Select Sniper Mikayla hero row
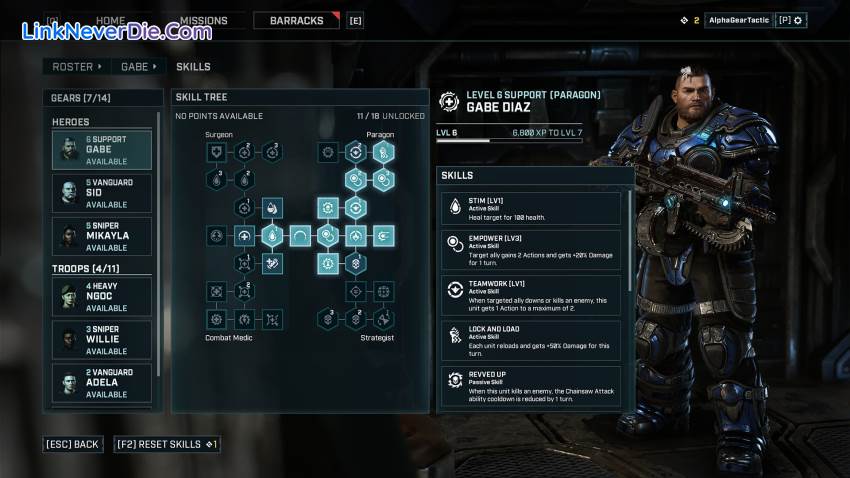The image size is (850, 478). click(x=102, y=236)
